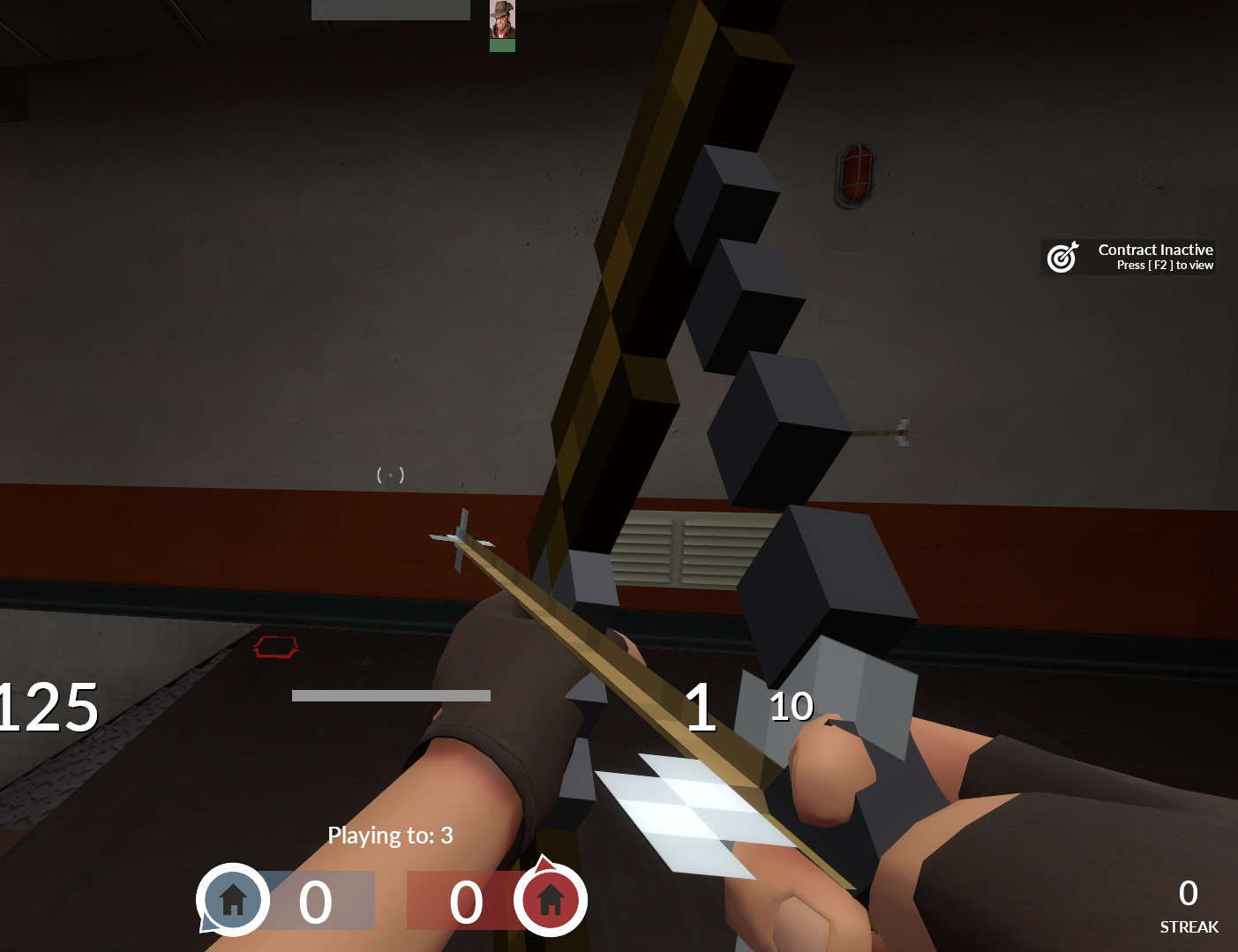The image size is (1238, 952).
Task: Click the Playing to: 3 label
Action: pos(389,835)
